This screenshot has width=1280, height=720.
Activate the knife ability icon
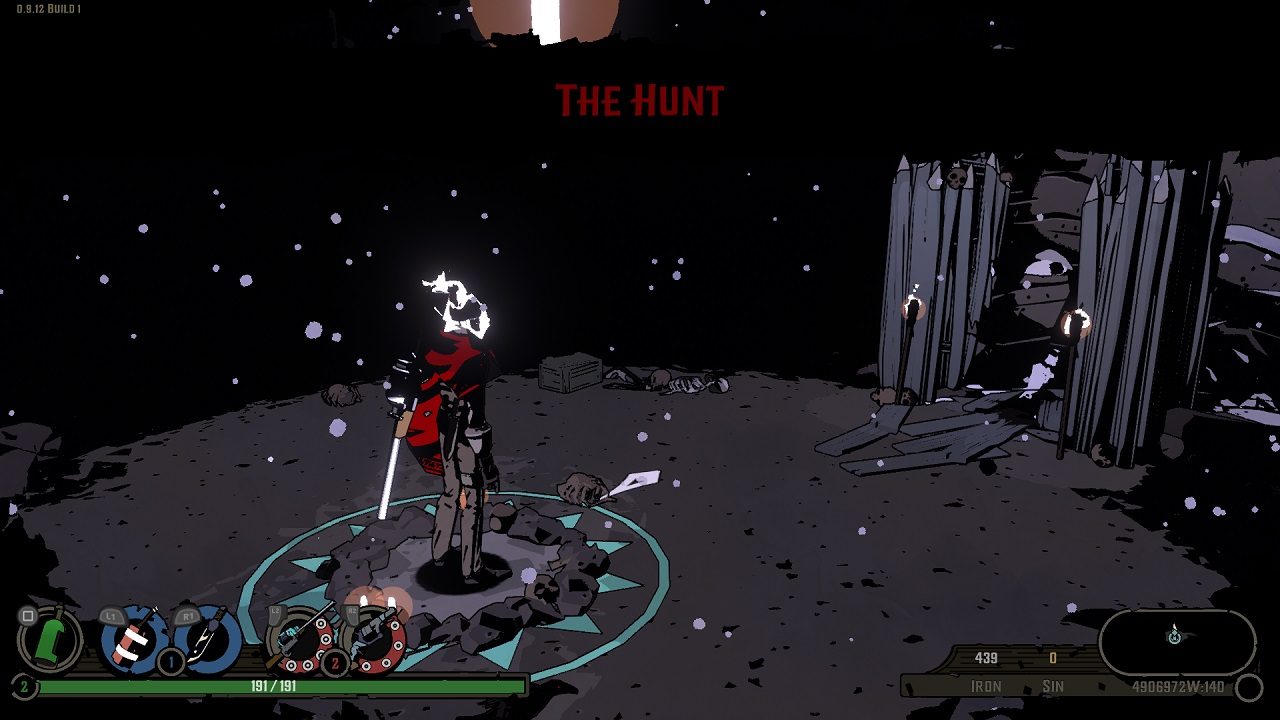pyautogui.click(x=209, y=640)
